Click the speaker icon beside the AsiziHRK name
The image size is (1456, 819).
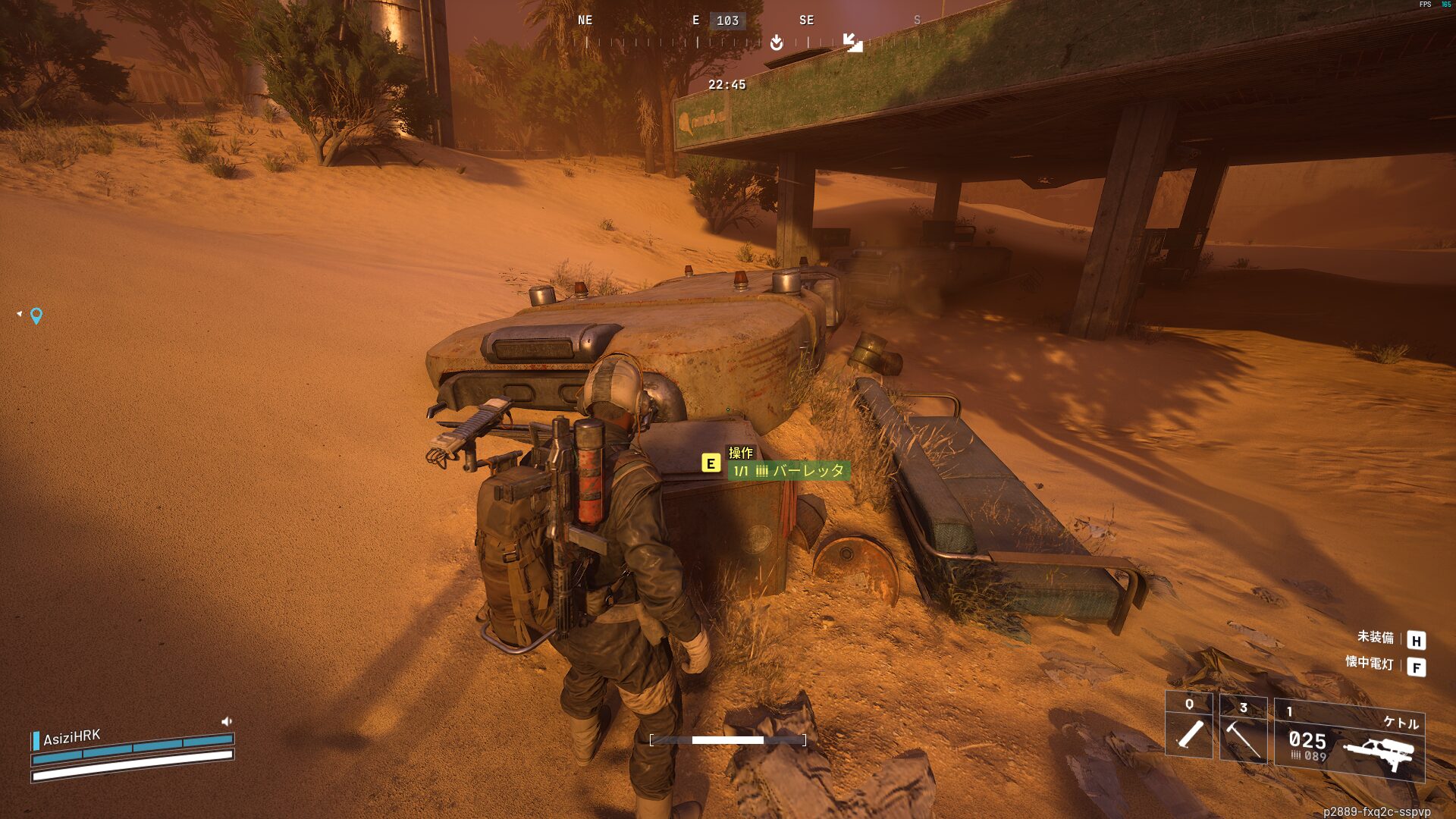[x=226, y=721]
